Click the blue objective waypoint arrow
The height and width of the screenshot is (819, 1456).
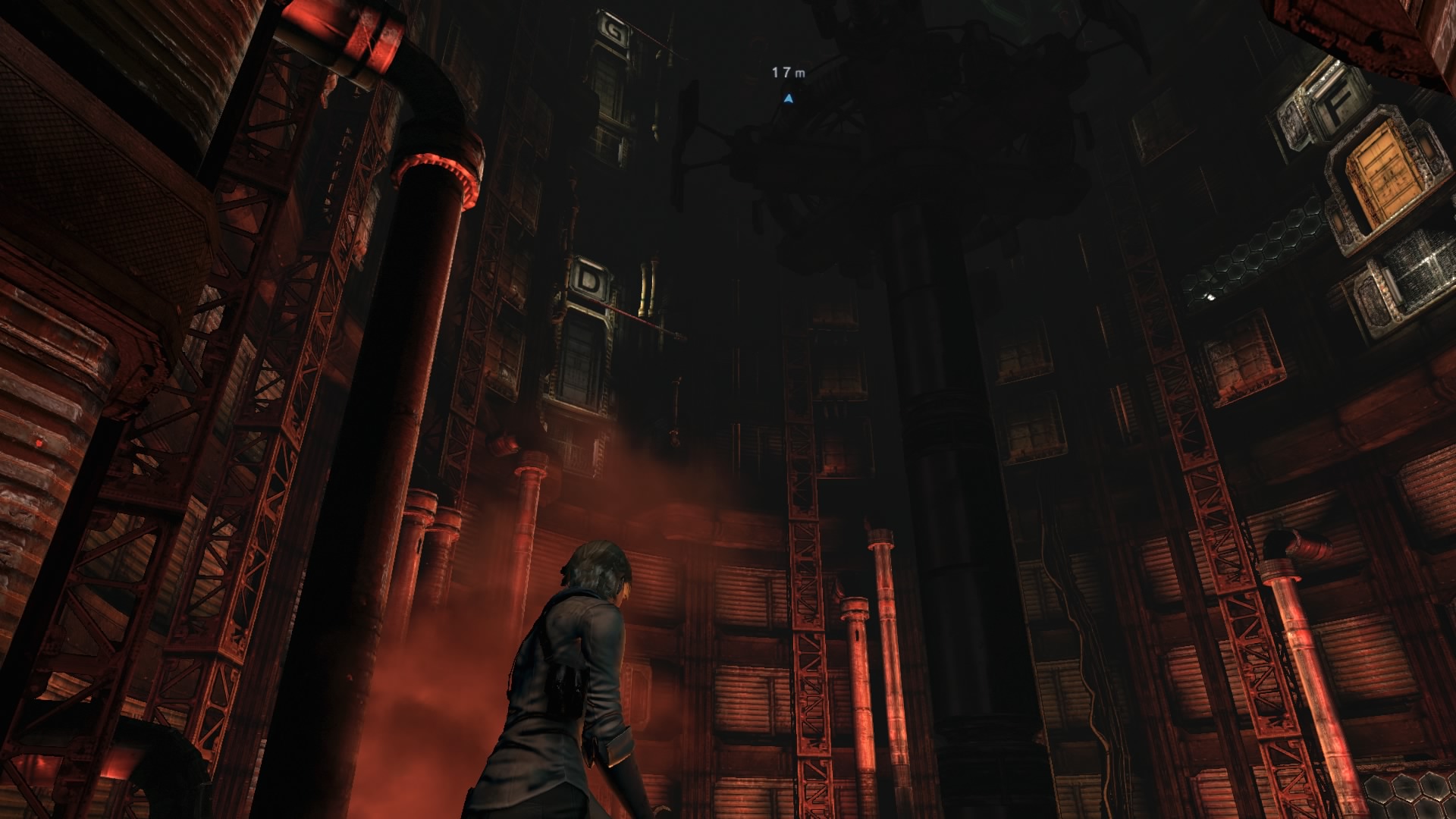[x=789, y=99]
